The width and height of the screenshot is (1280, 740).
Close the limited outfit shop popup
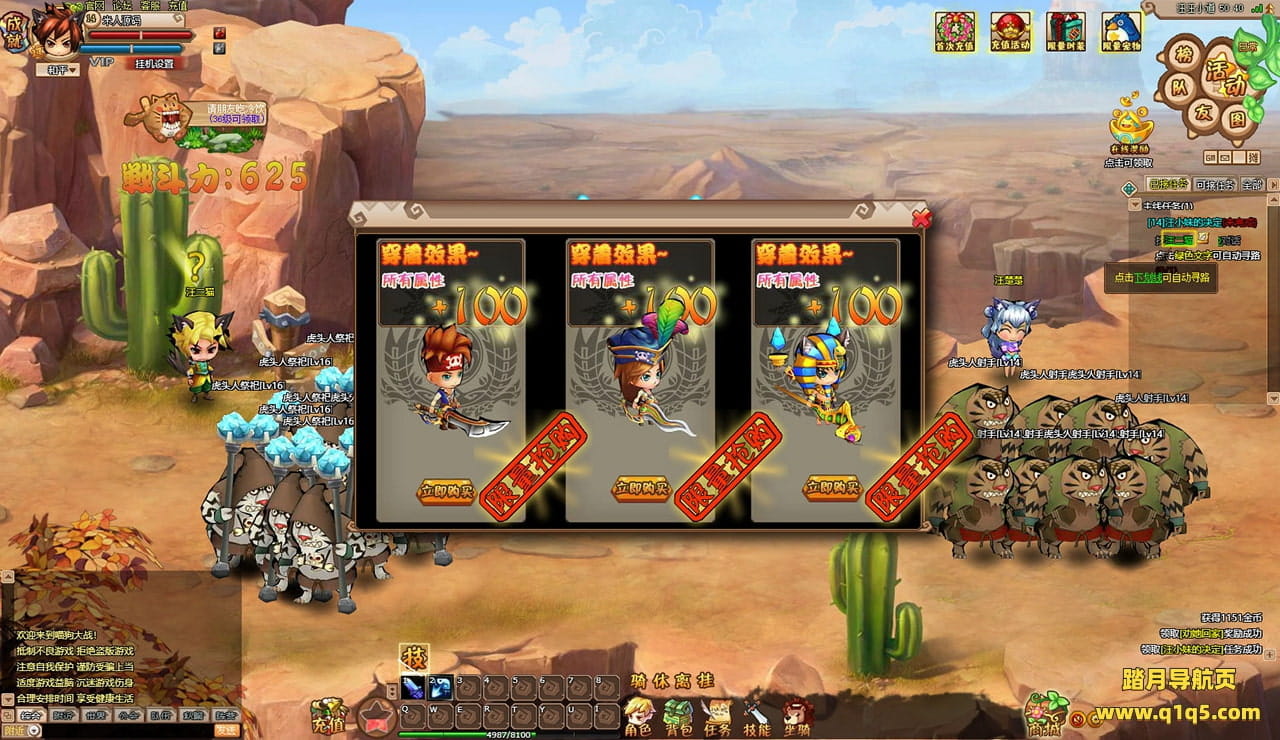pyautogui.click(x=921, y=217)
